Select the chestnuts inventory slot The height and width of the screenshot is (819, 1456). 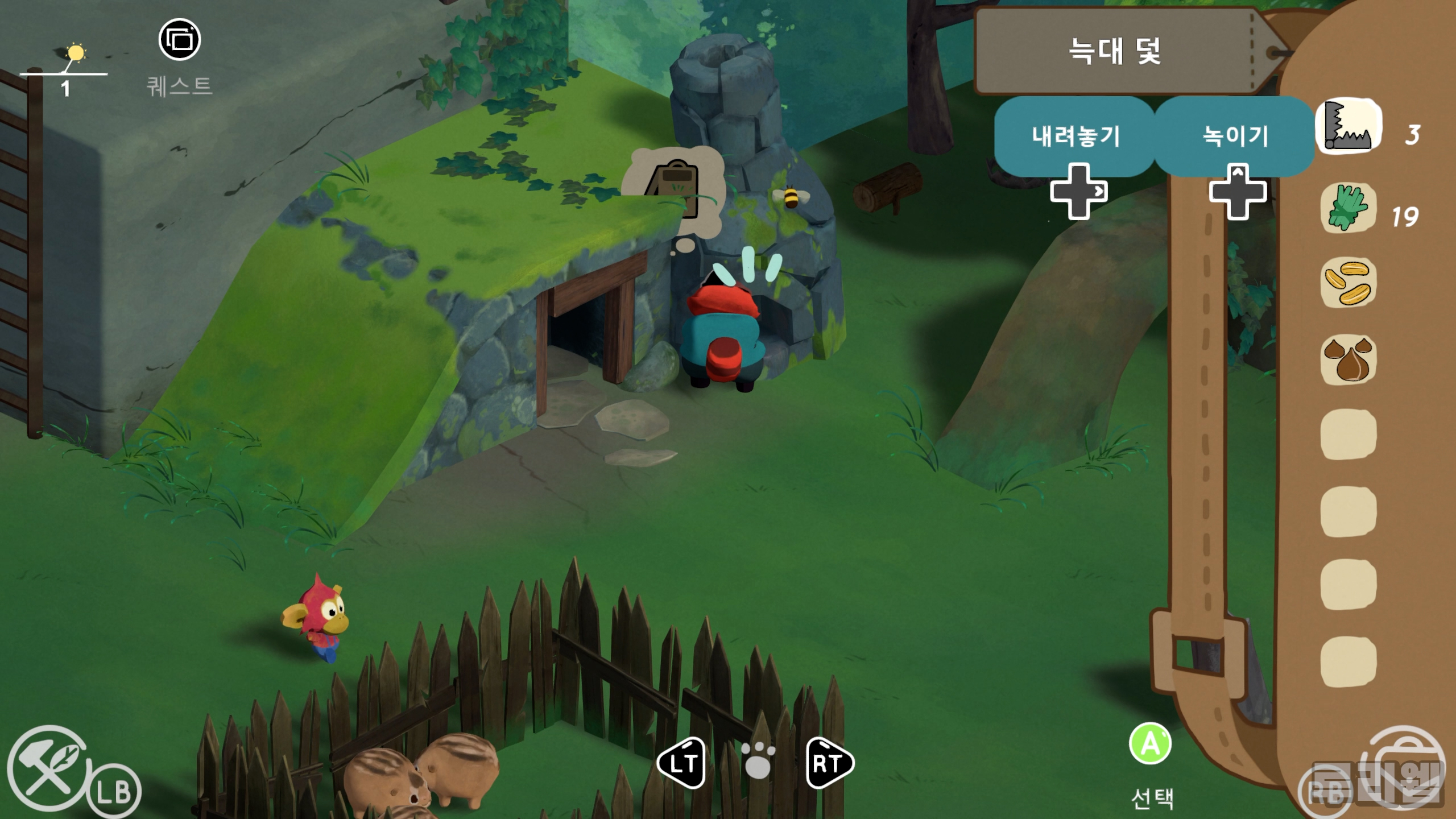tap(1348, 359)
